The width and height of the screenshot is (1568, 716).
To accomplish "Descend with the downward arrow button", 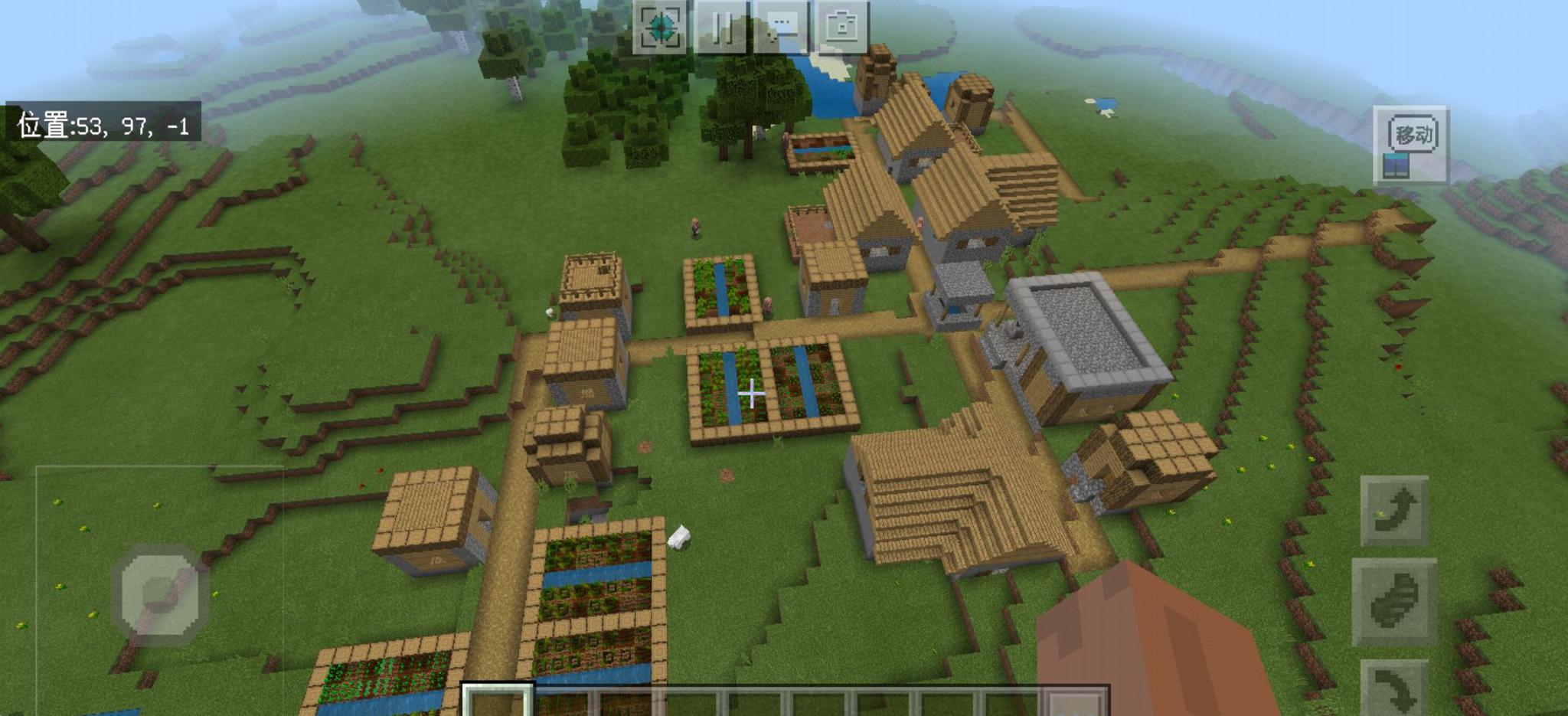I will pos(1394,687).
